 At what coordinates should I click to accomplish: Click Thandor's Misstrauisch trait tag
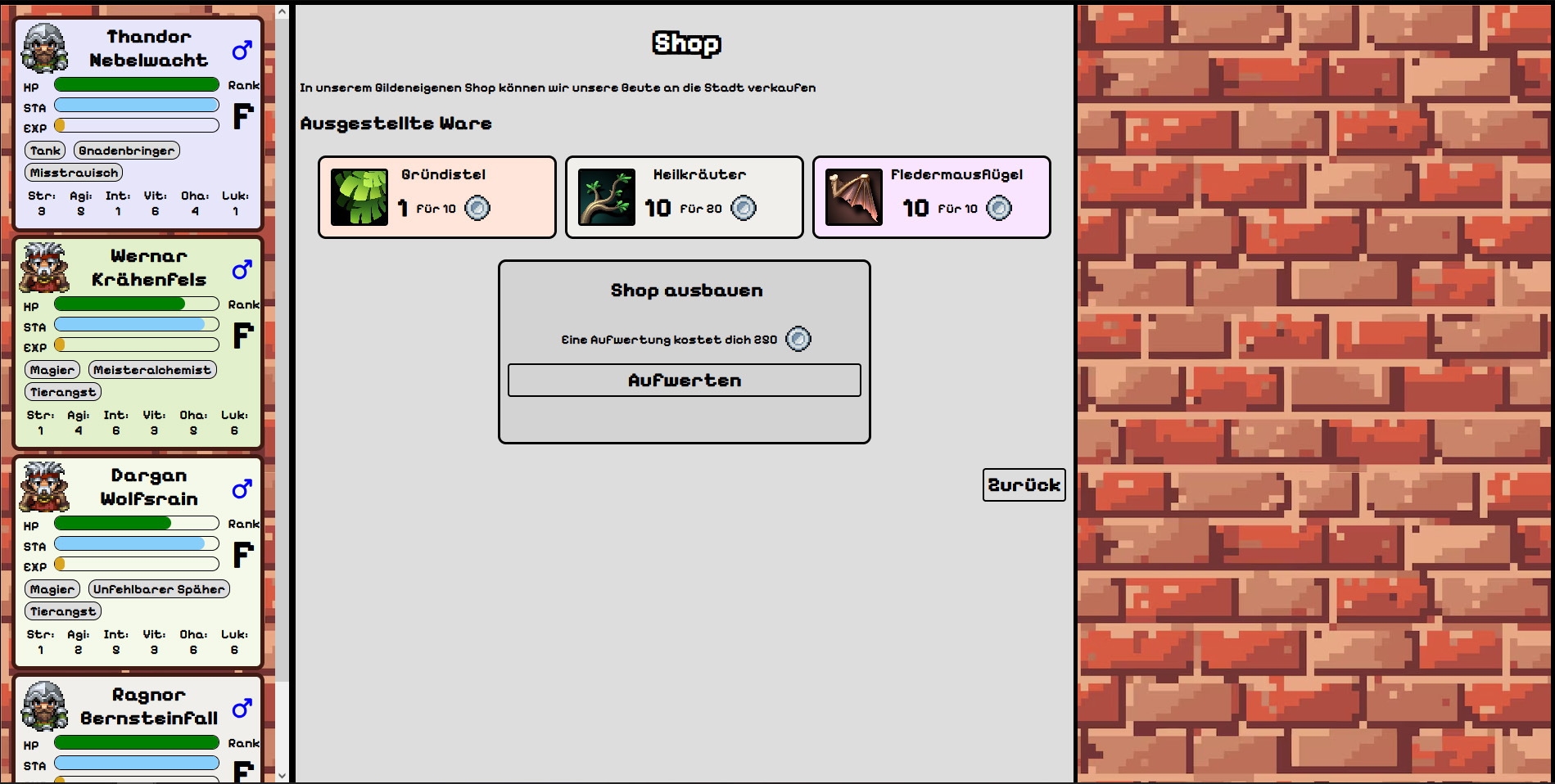[74, 173]
